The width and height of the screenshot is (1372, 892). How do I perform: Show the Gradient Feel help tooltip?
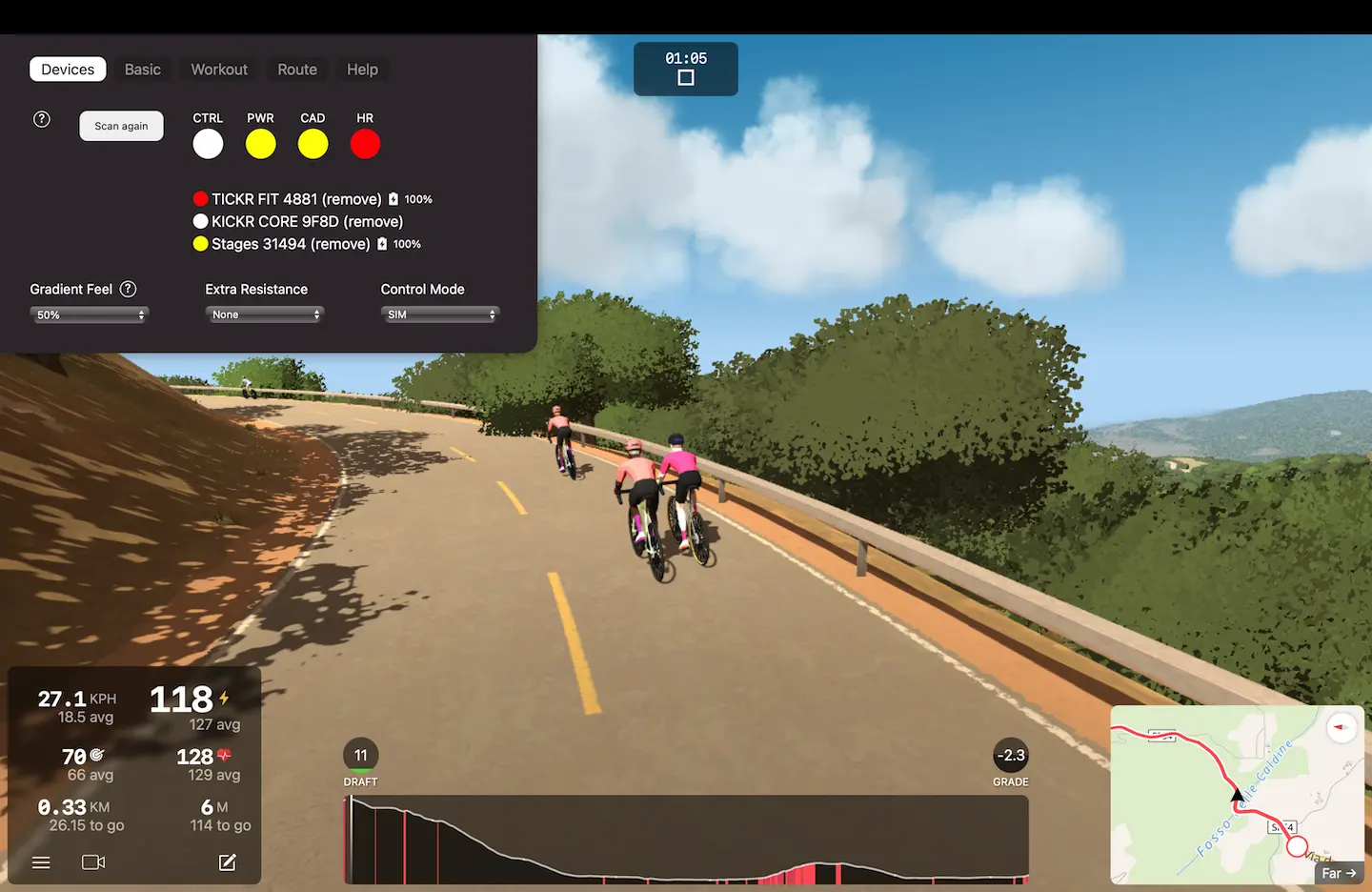(128, 289)
